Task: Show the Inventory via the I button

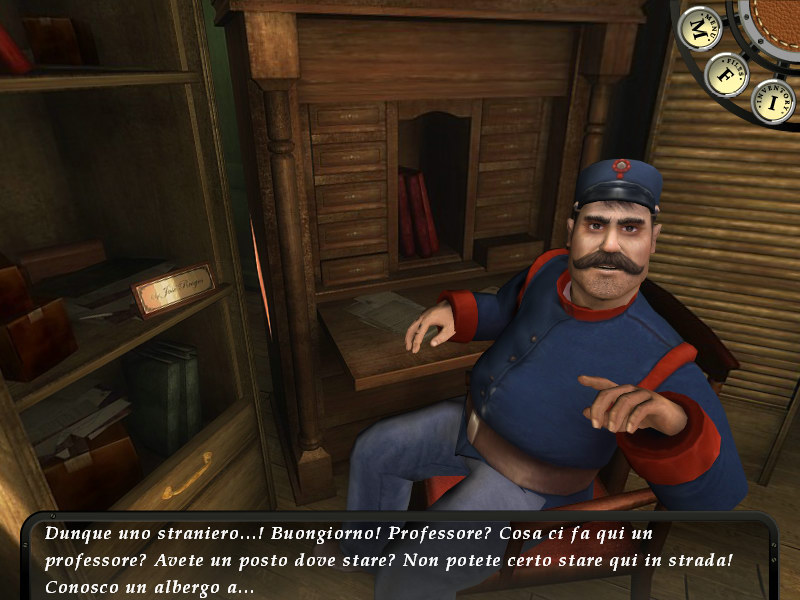Action: (x=772, y=101)
